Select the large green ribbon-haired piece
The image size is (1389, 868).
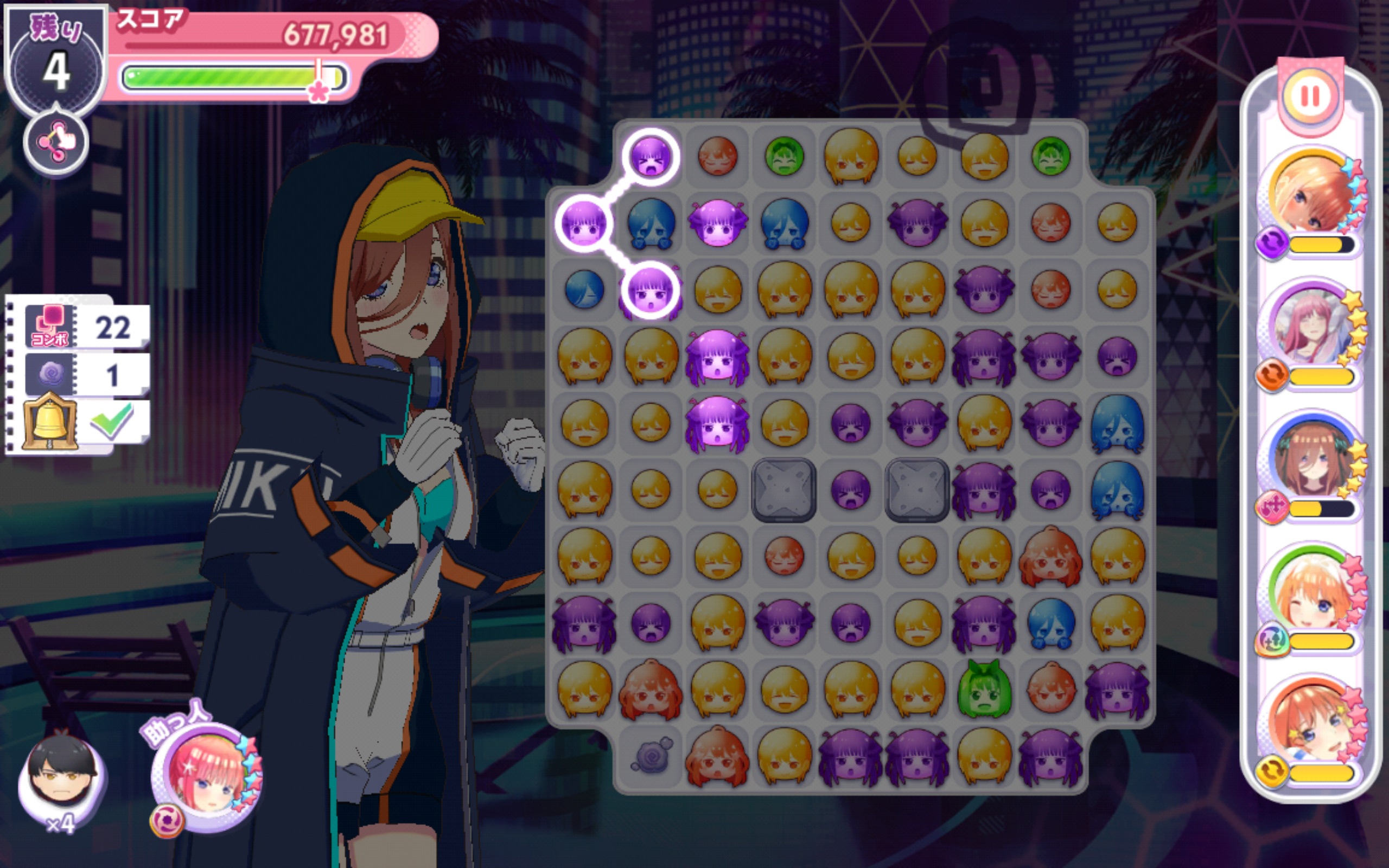pyautogui.click(x=984, y=689)
